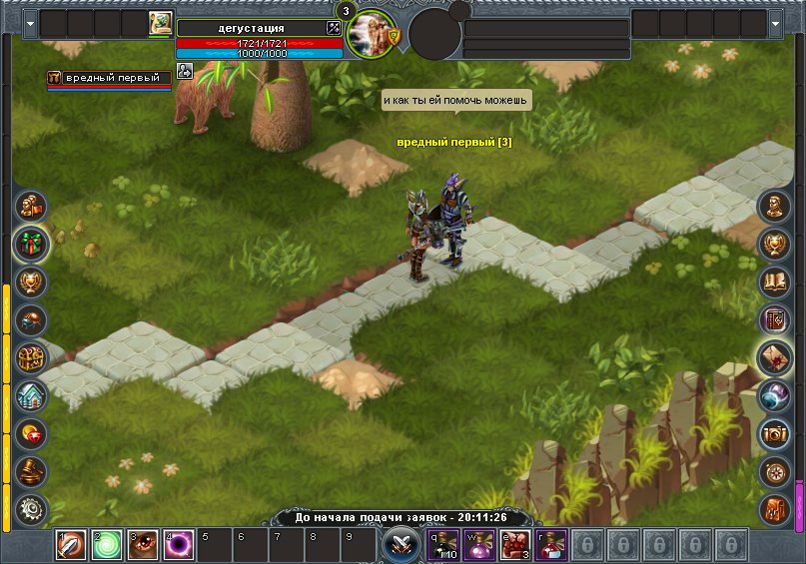Cast the purple vortex skill in slot 4
Screen dimensions: 806x564
pos(179,544)
